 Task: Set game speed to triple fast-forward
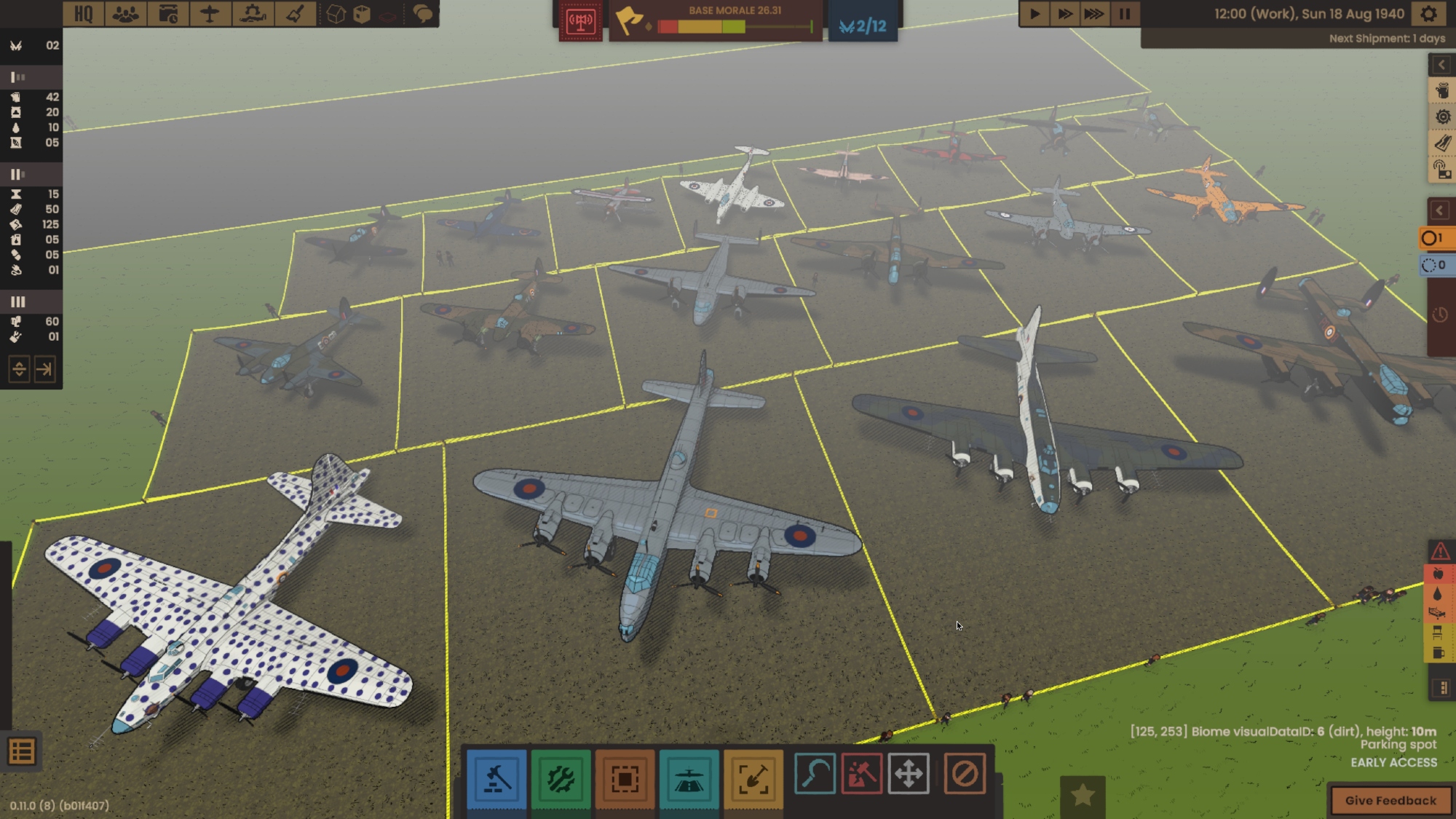(1094, 14)
